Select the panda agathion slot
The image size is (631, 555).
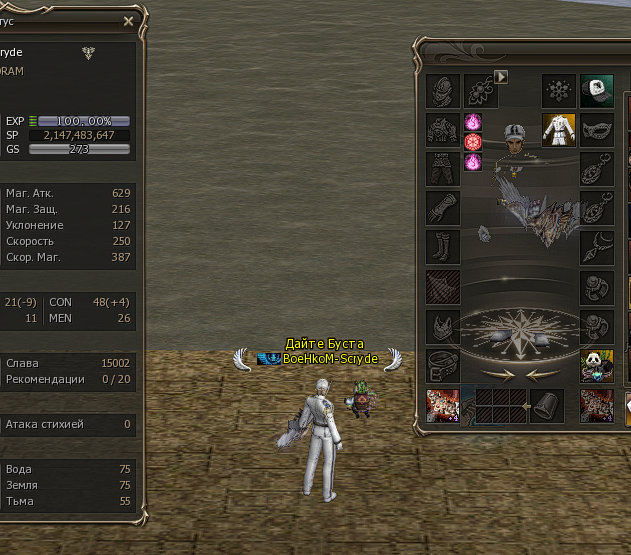coord(597,365)
